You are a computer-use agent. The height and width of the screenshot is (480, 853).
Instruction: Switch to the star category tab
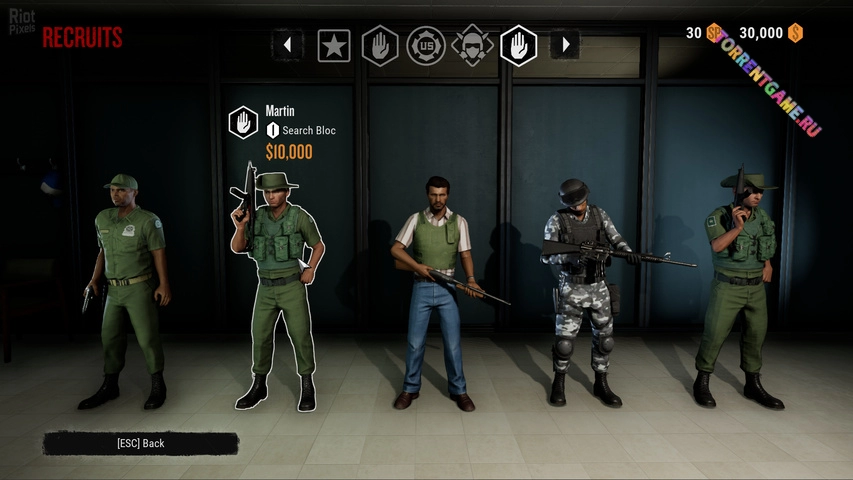point(334,45)
